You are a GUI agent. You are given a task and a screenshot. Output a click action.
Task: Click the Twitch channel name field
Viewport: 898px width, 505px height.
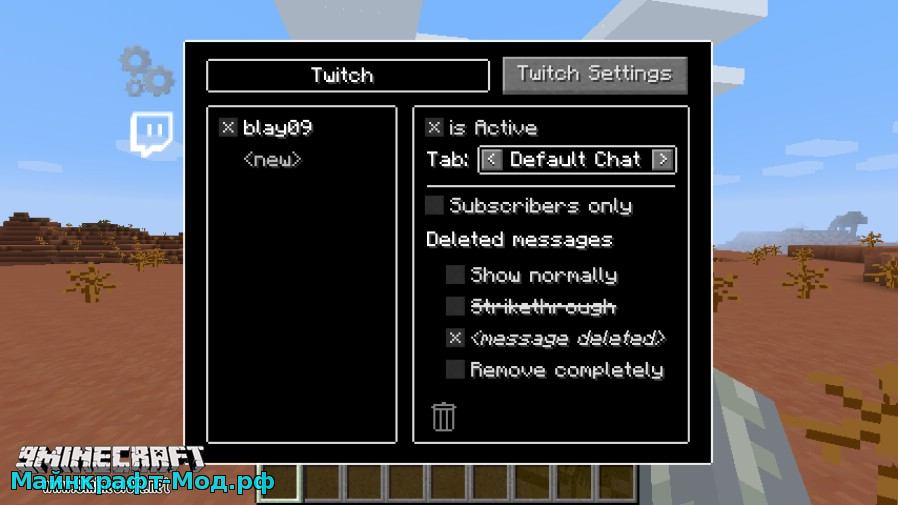tap(347, 76)
